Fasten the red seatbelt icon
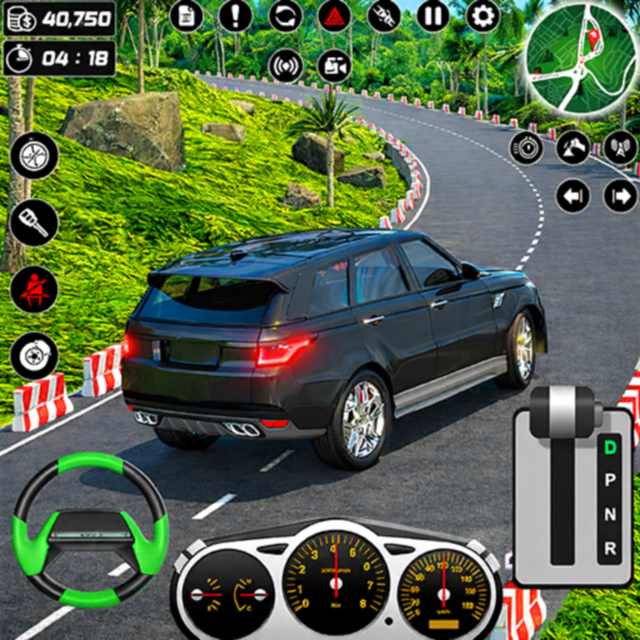Image resolution: width=640 pixels, height=640 pixels. click(x=35, y=289)
